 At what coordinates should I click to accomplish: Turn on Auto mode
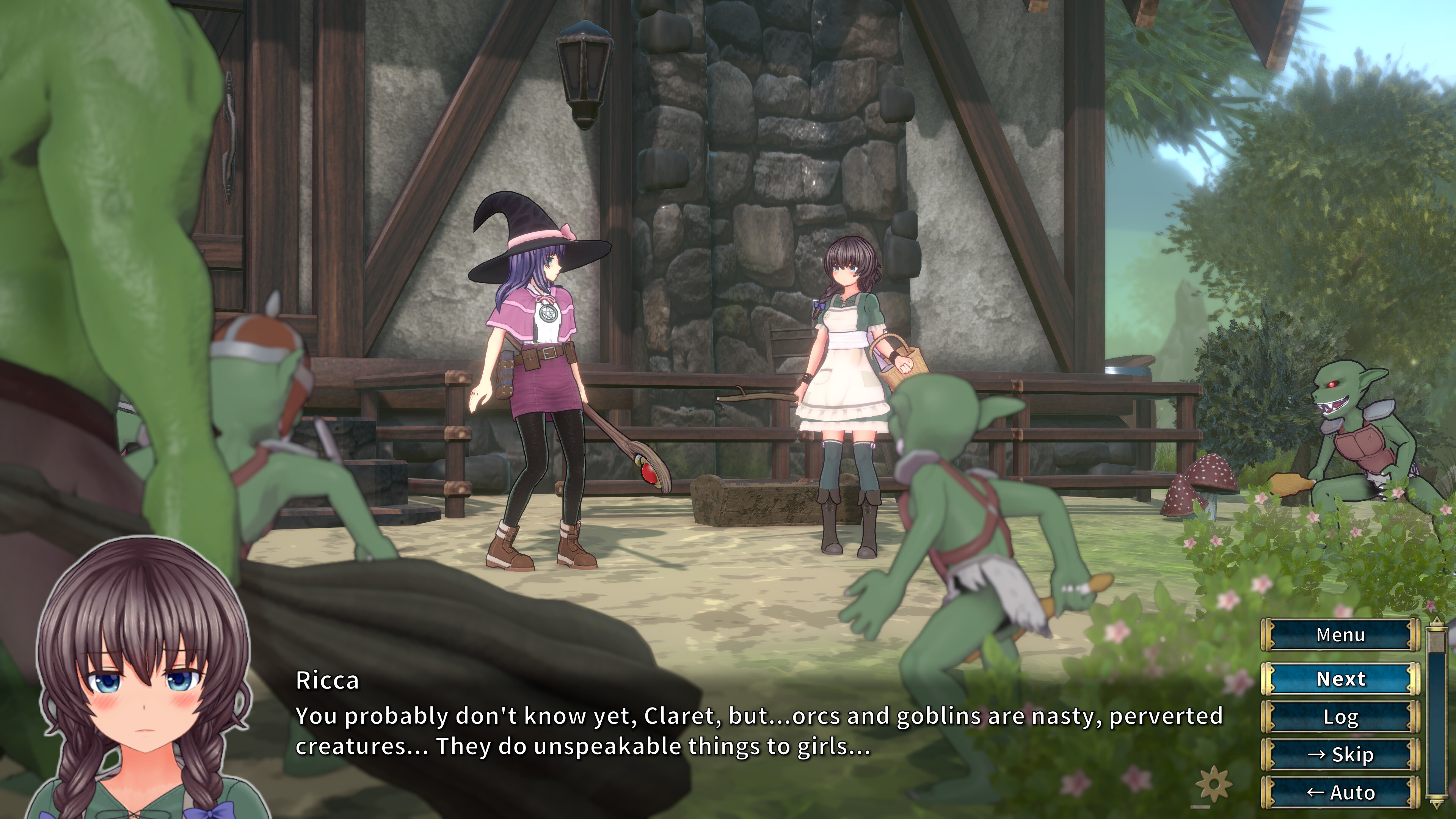[x=1340, y=792]
